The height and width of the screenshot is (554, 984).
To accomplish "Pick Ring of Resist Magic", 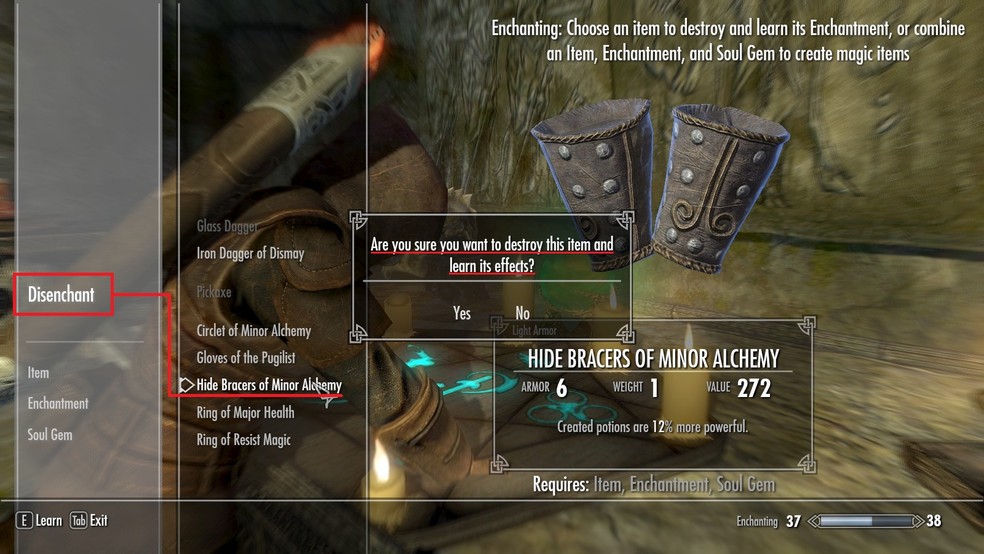I will (x=244, y=440).
